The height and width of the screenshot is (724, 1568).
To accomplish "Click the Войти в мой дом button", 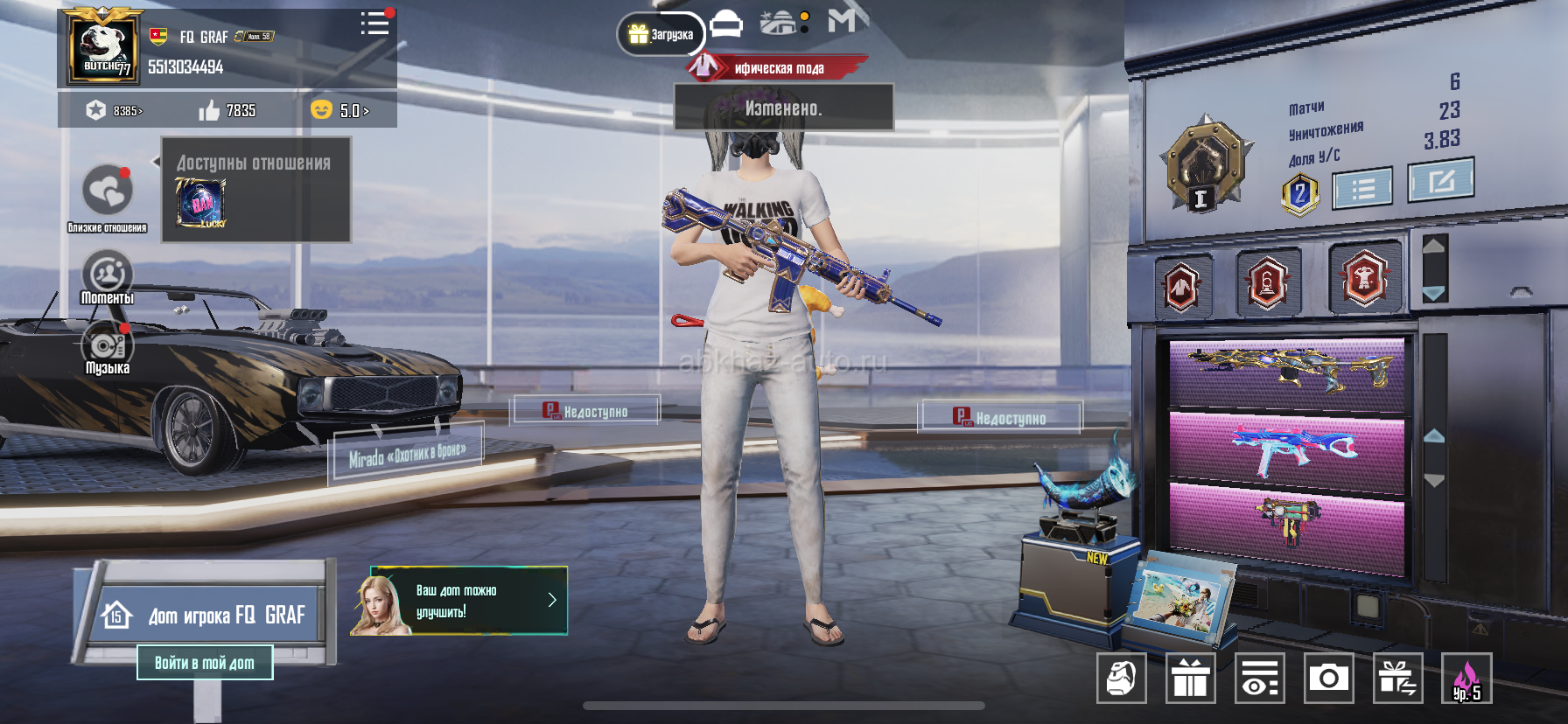I will [x=205, y=663].
